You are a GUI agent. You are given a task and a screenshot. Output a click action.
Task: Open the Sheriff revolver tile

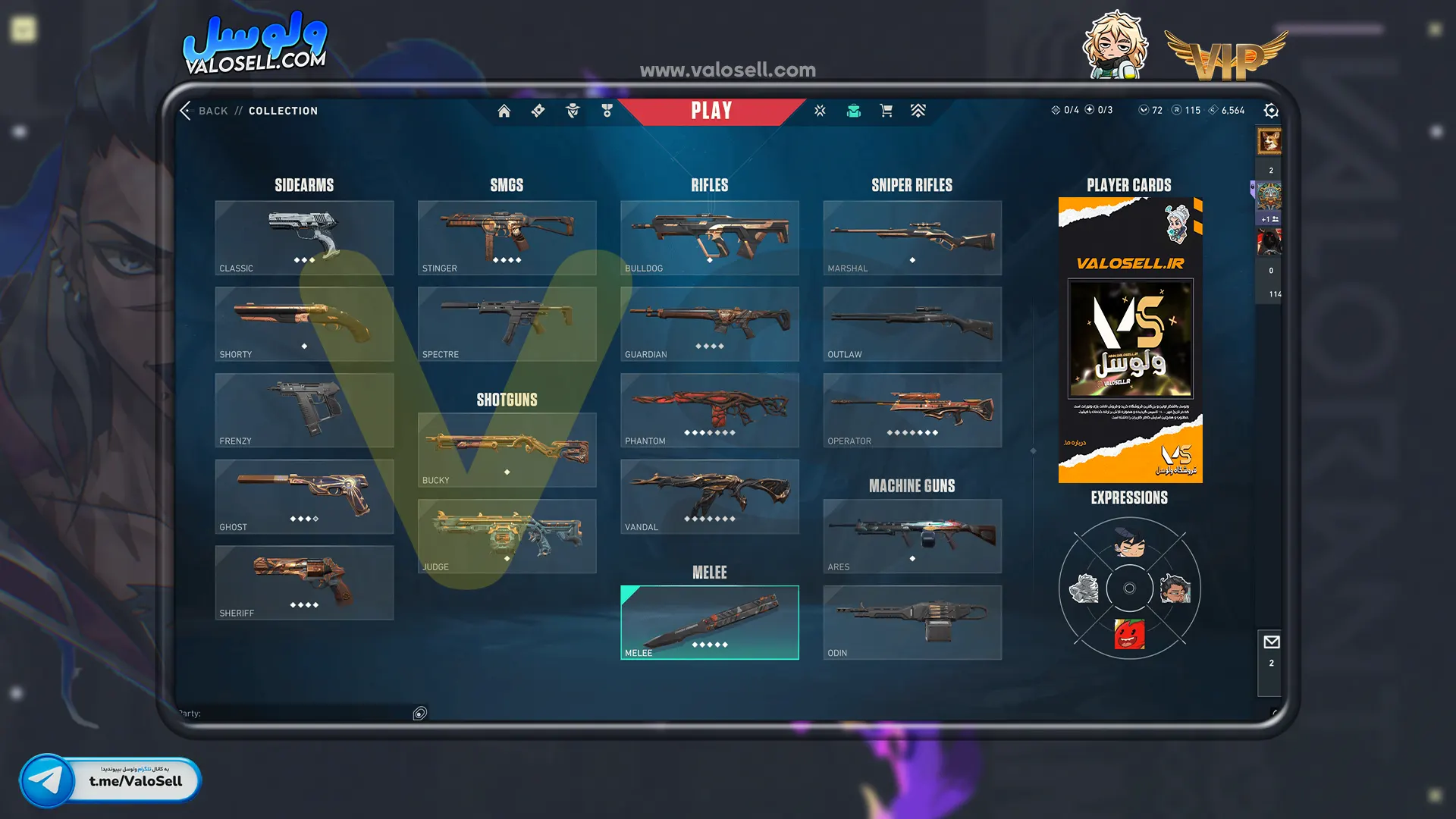pos(304,582)
